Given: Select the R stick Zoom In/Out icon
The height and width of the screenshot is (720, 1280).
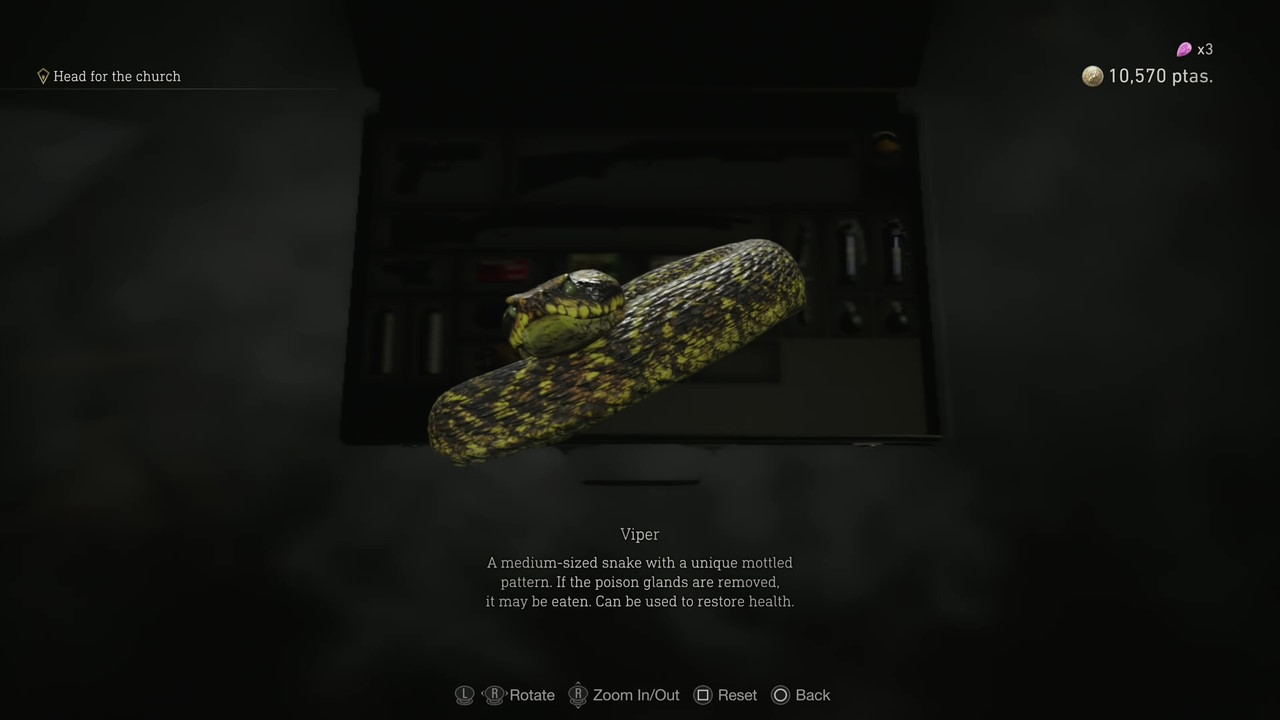Looking at the screenshot, I should click(x=578, y=695).
